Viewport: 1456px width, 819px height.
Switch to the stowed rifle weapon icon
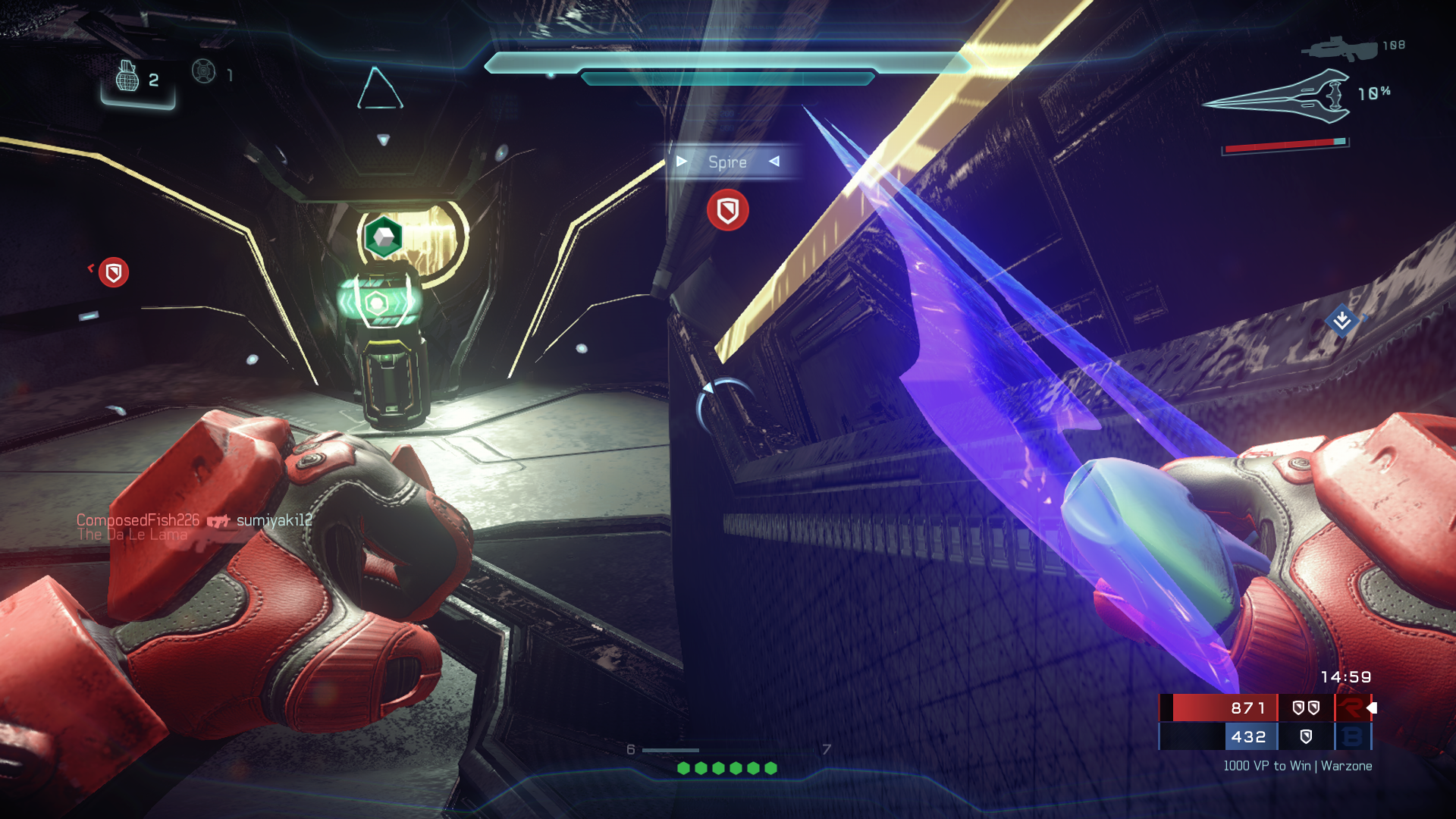click(1339, 49)
